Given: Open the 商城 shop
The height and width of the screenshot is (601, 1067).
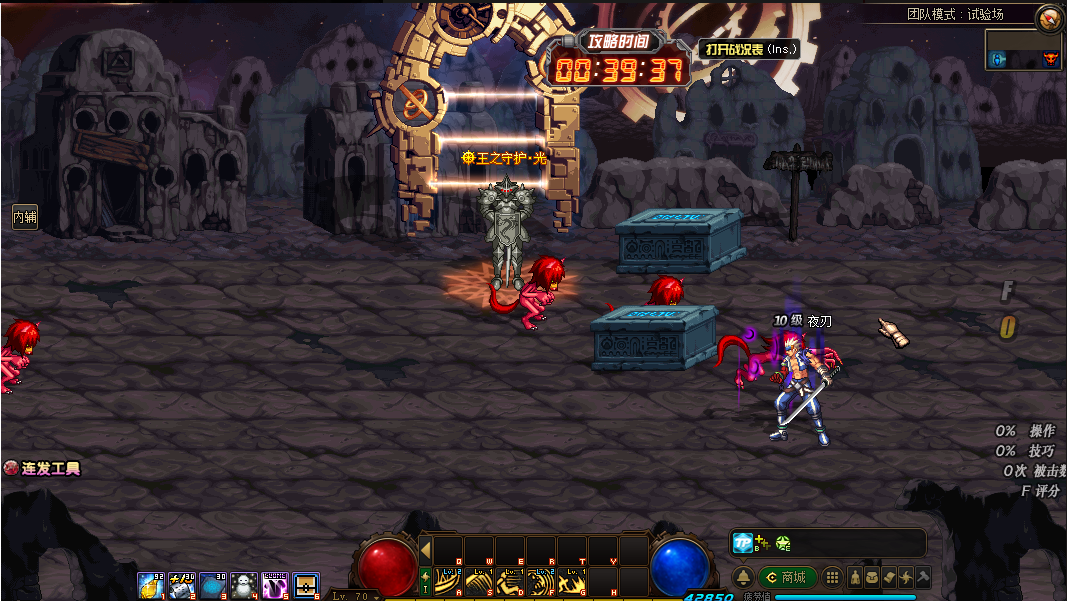Looking at the screenshot, I should point(787,577).
